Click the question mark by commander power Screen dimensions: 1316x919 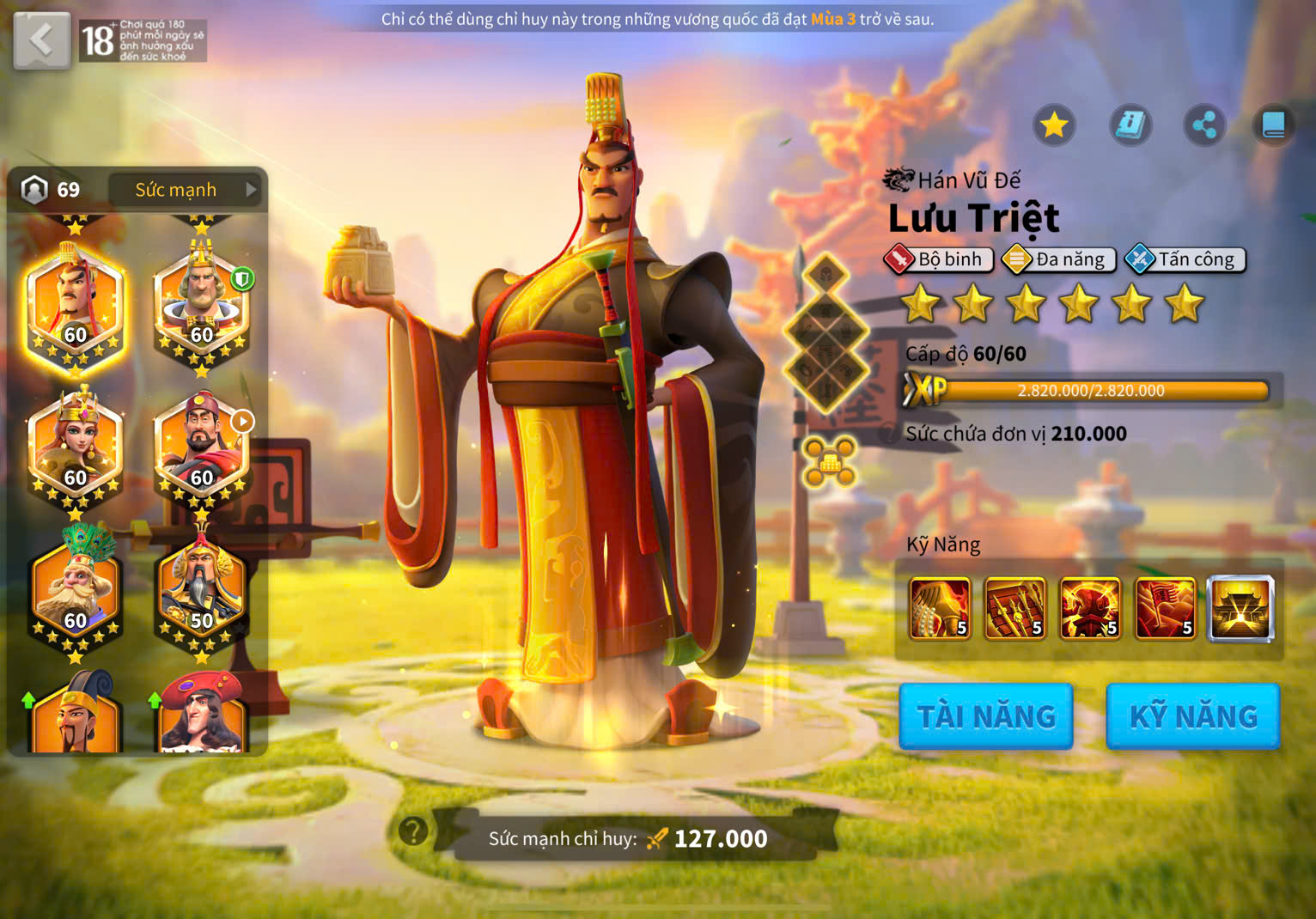pos(413,831)
